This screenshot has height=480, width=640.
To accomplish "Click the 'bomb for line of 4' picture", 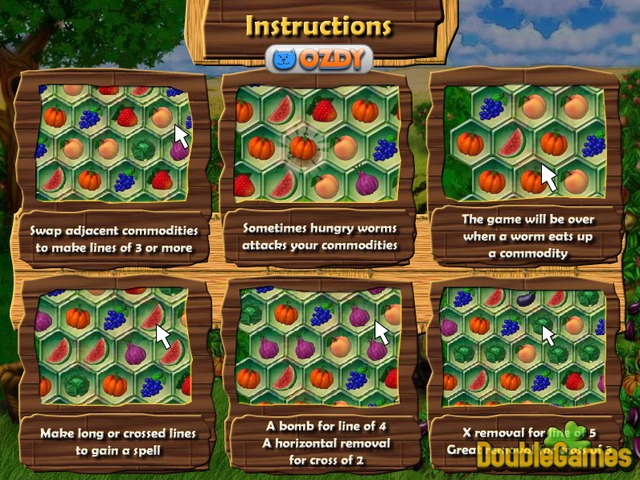I will (x=317, y=344).
